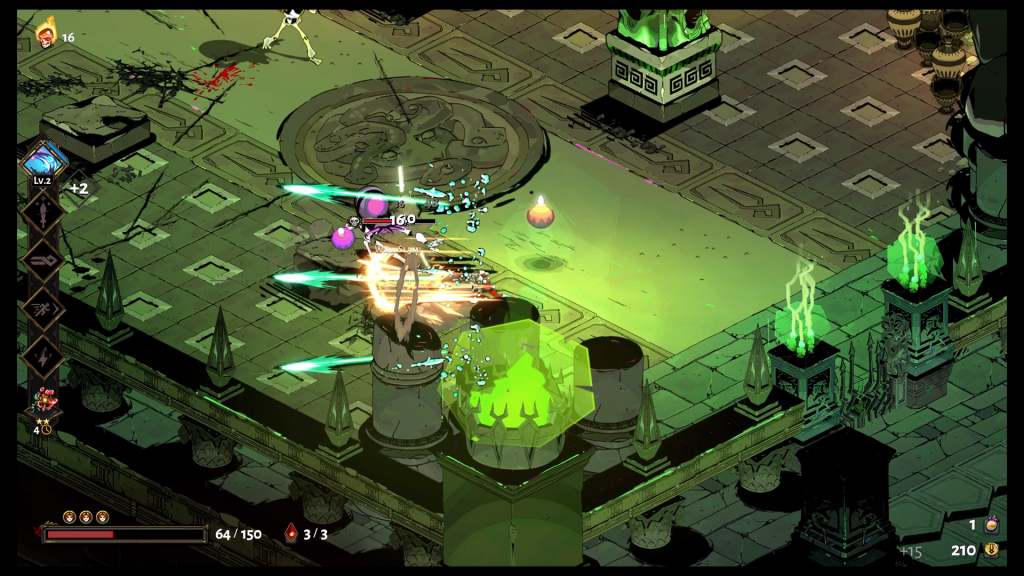Select the nectar bottle icon
This screenshot has height=576, width=1024.
point(991,524)
